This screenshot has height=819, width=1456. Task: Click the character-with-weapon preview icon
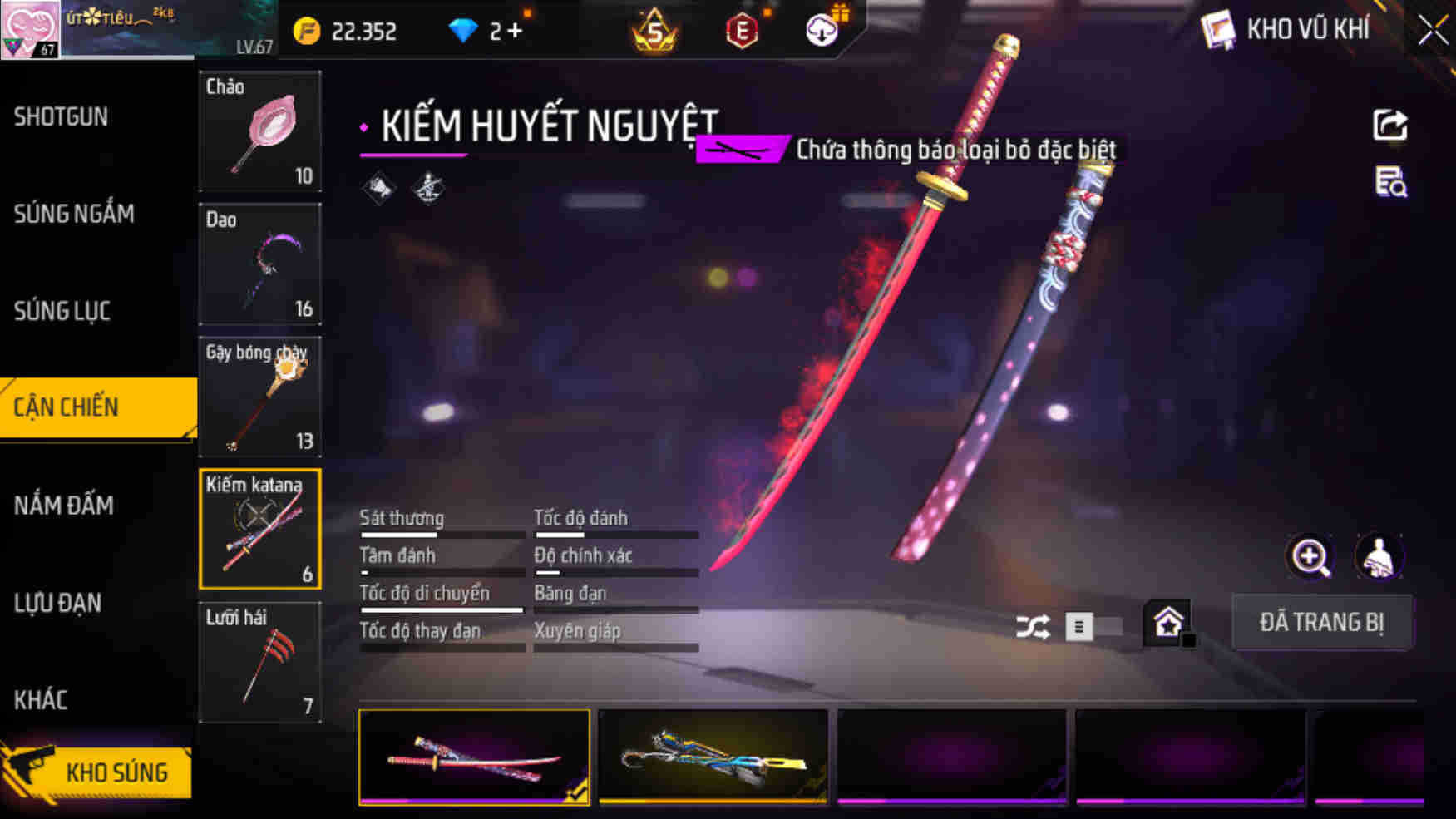1380,556
